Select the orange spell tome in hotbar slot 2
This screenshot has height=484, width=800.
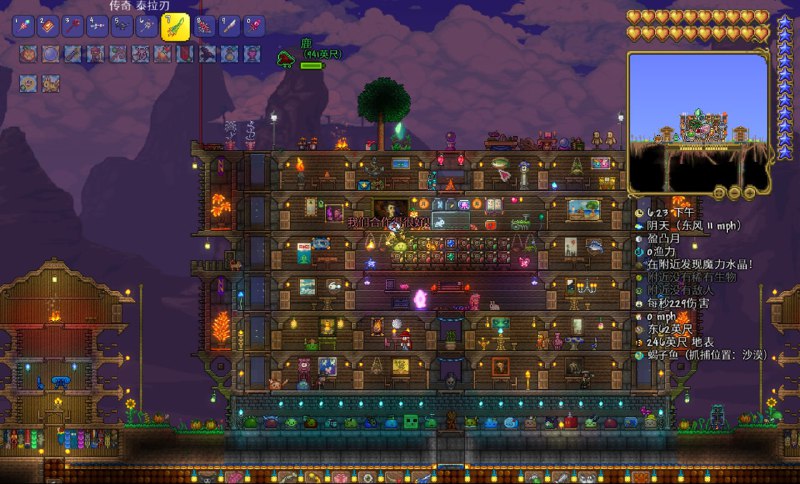pos(49,26)
